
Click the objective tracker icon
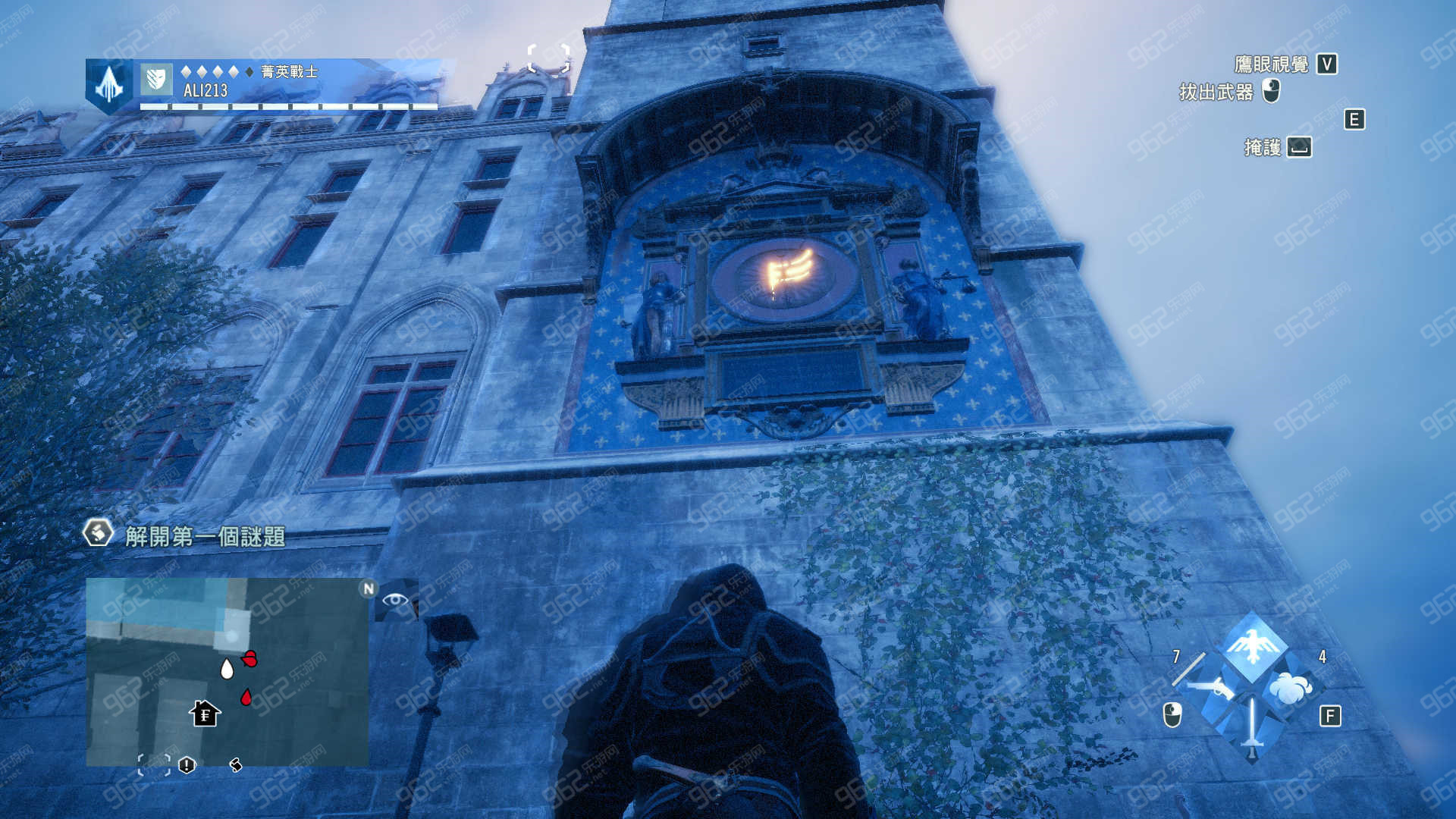tap(98, 533)
